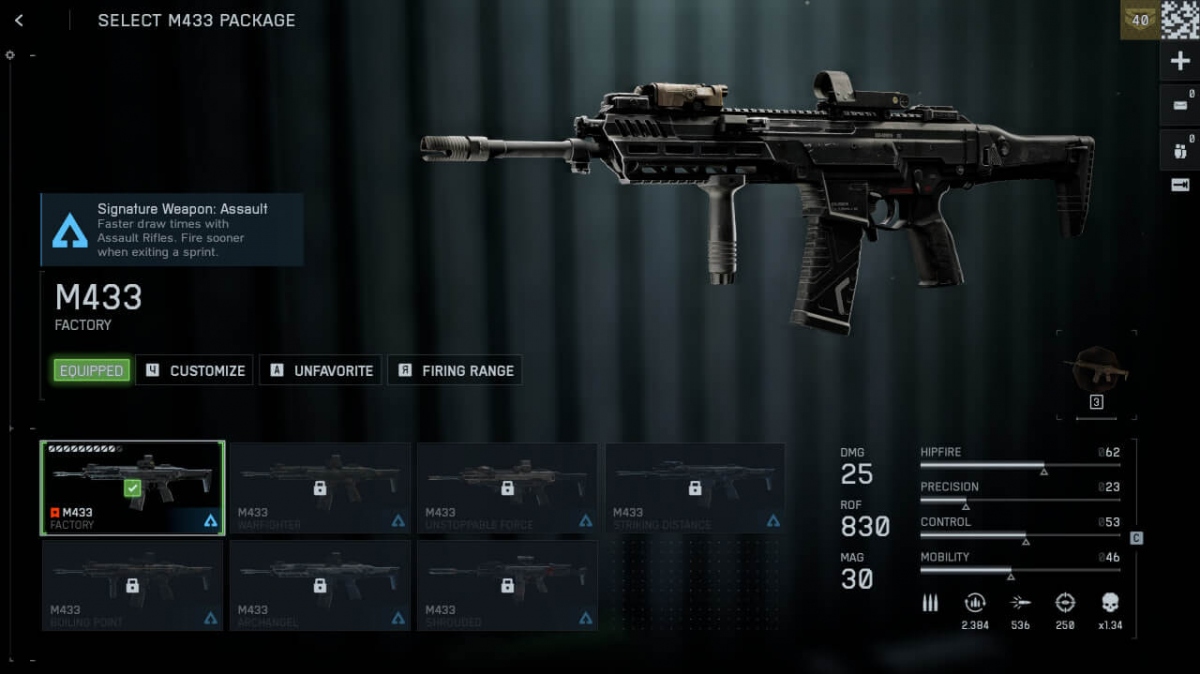Pick the locked Striking Distance package
Viewport: 1200px width, 674px height.
pyautogui.click(x=695, y=489)
